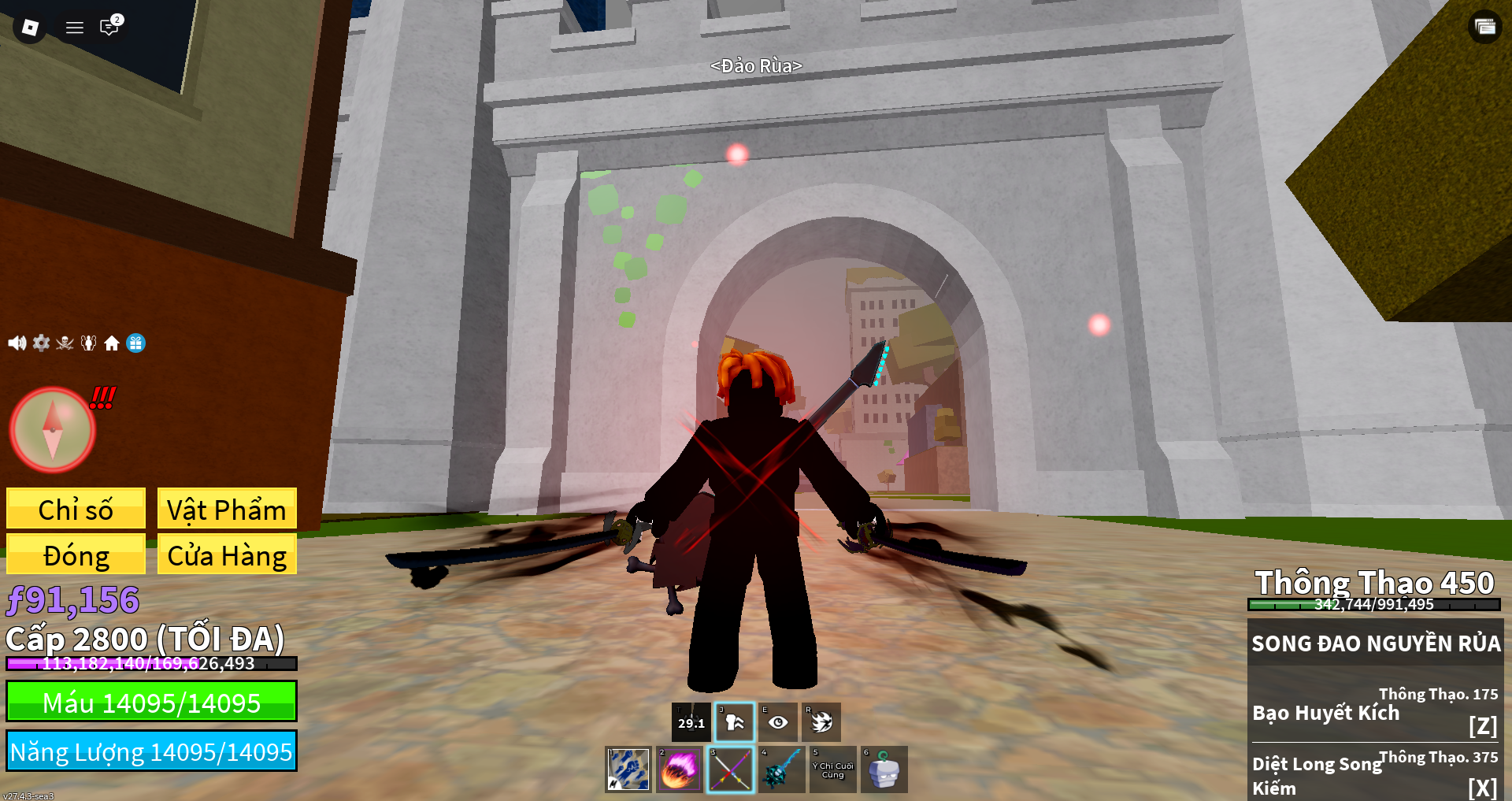Click the white house home icon
Screen dimensions: 1512x801
tap(112, 343)
